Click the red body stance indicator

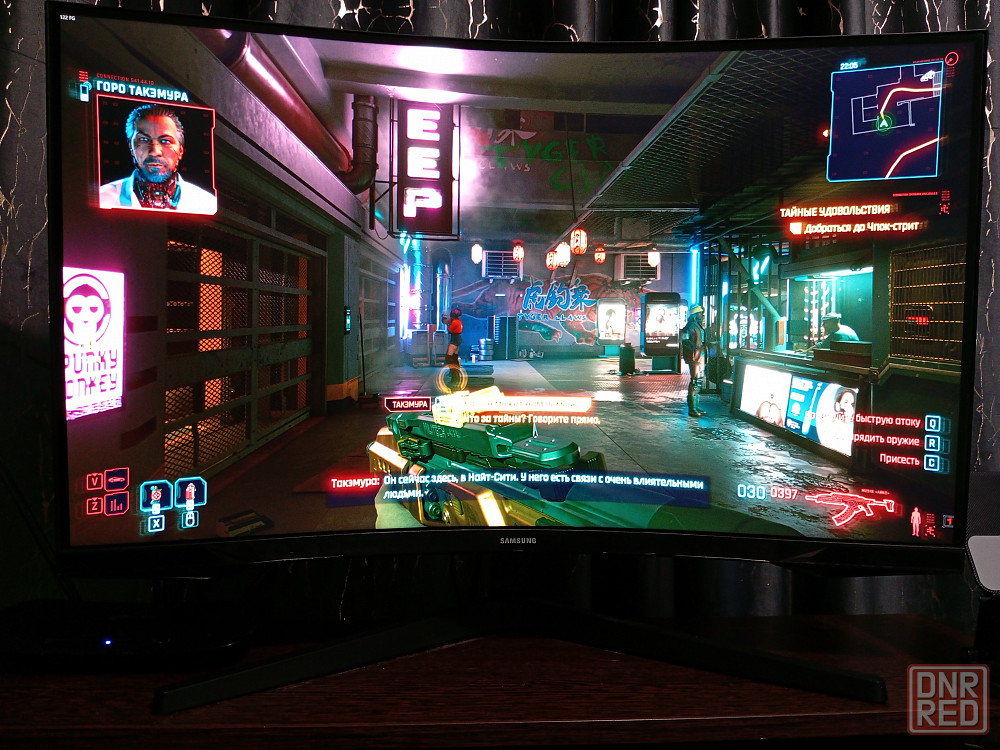tap(916, 520)
